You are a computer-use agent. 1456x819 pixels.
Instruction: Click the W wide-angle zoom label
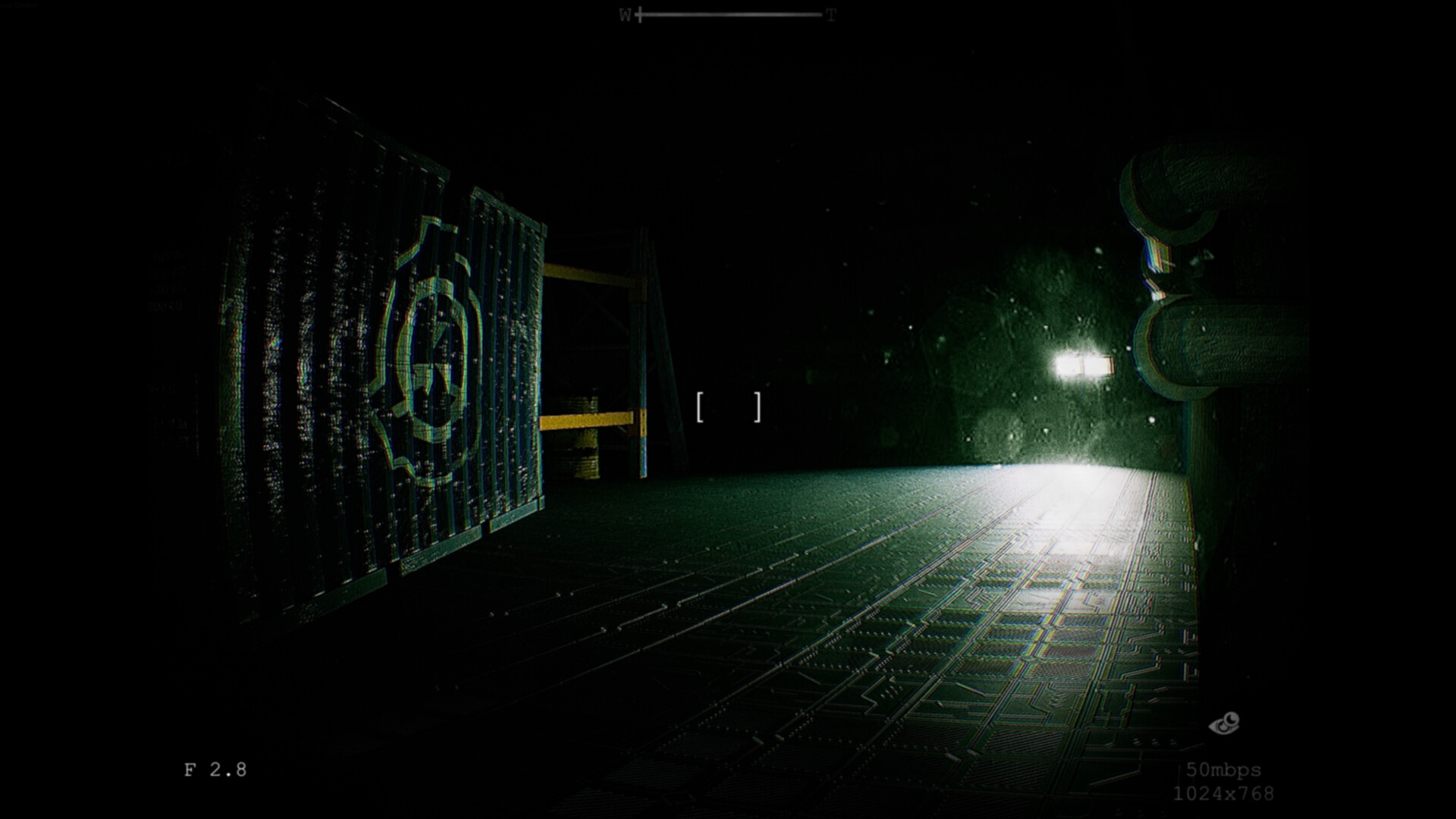624,13
